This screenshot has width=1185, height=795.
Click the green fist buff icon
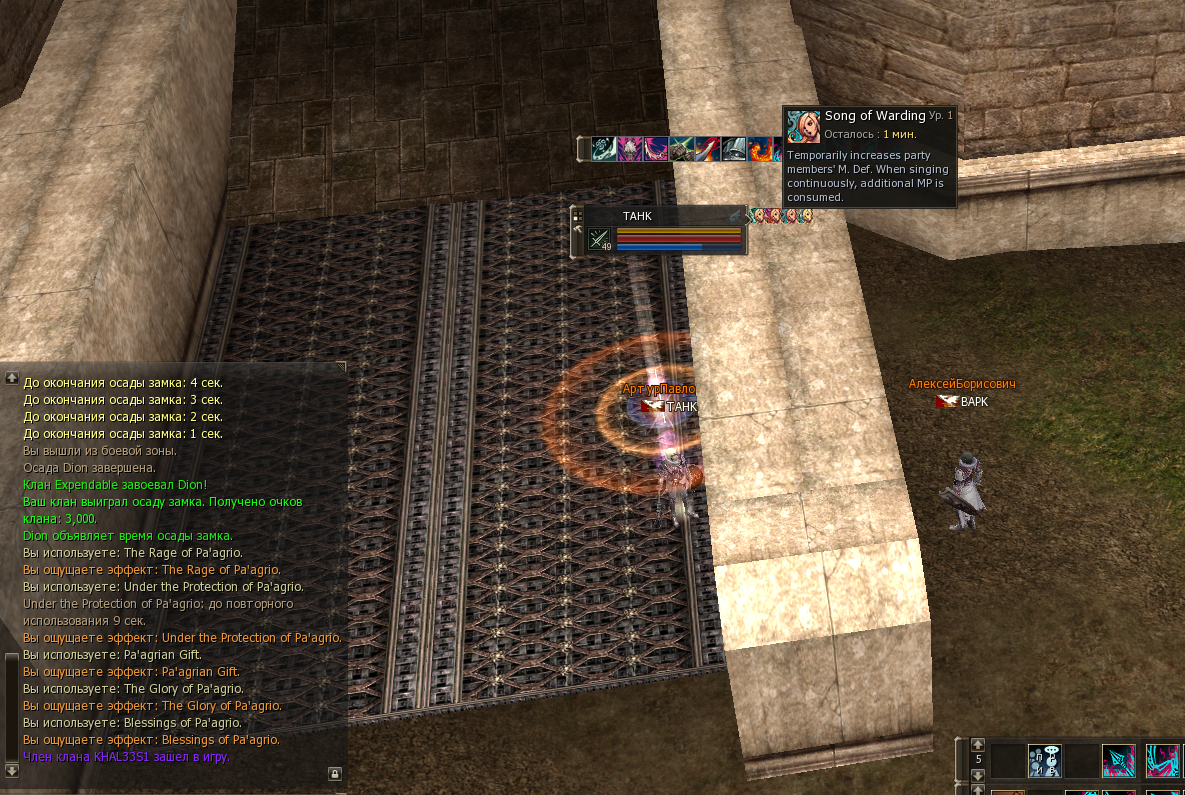pos(682,149)
